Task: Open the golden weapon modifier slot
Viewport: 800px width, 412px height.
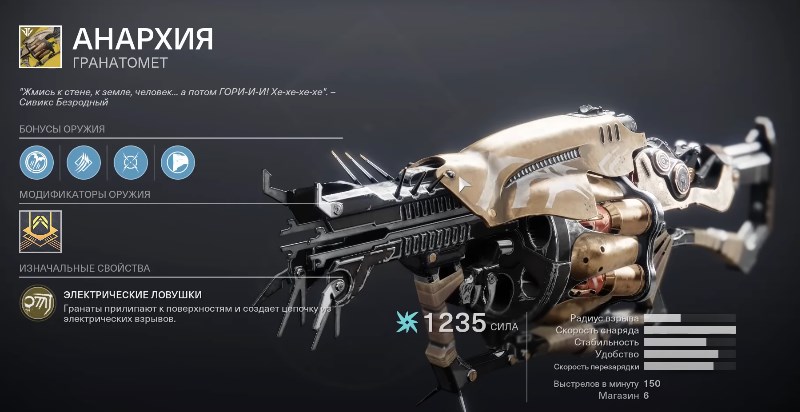Action: click(x=40, y=231)
